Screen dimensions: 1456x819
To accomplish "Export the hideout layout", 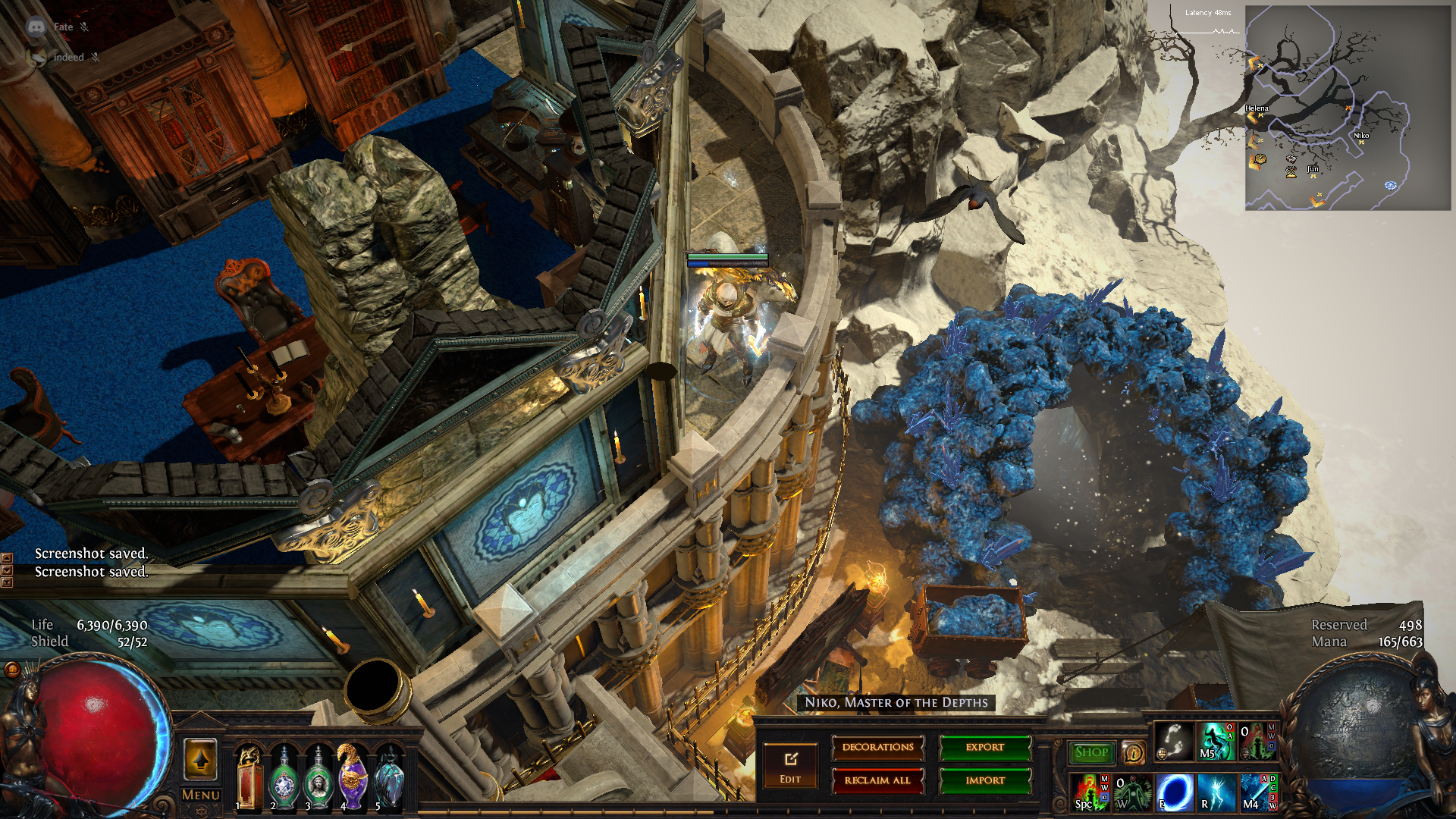I will [x=984, y=748].
